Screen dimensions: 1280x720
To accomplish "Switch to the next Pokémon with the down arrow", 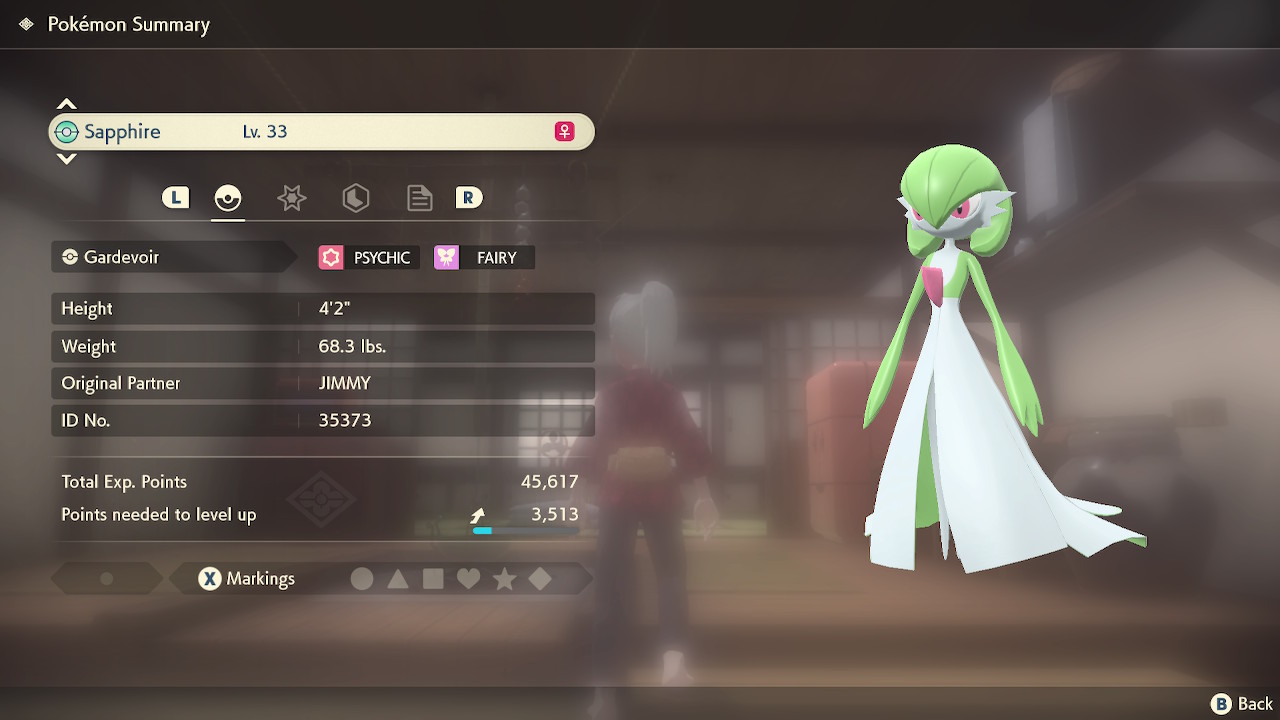I will [x=66, y=159].
